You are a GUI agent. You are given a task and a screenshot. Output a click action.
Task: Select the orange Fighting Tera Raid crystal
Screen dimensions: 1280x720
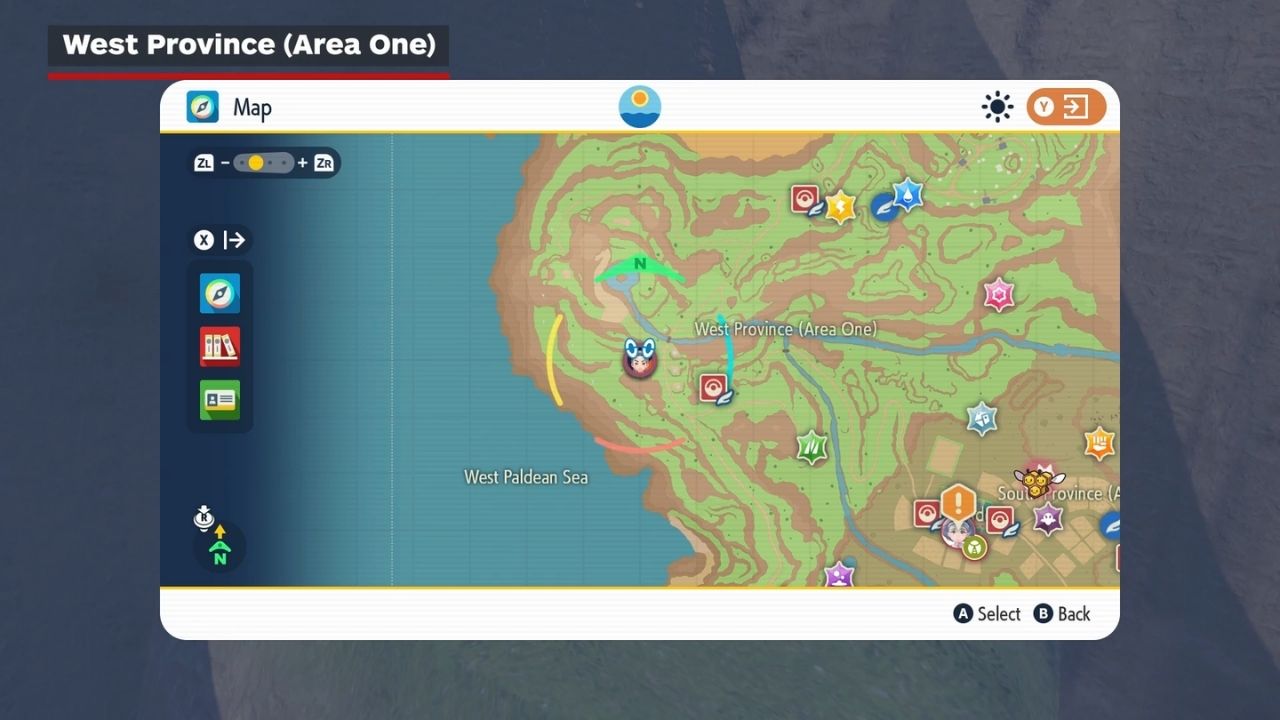click(x=1099, y=442)
